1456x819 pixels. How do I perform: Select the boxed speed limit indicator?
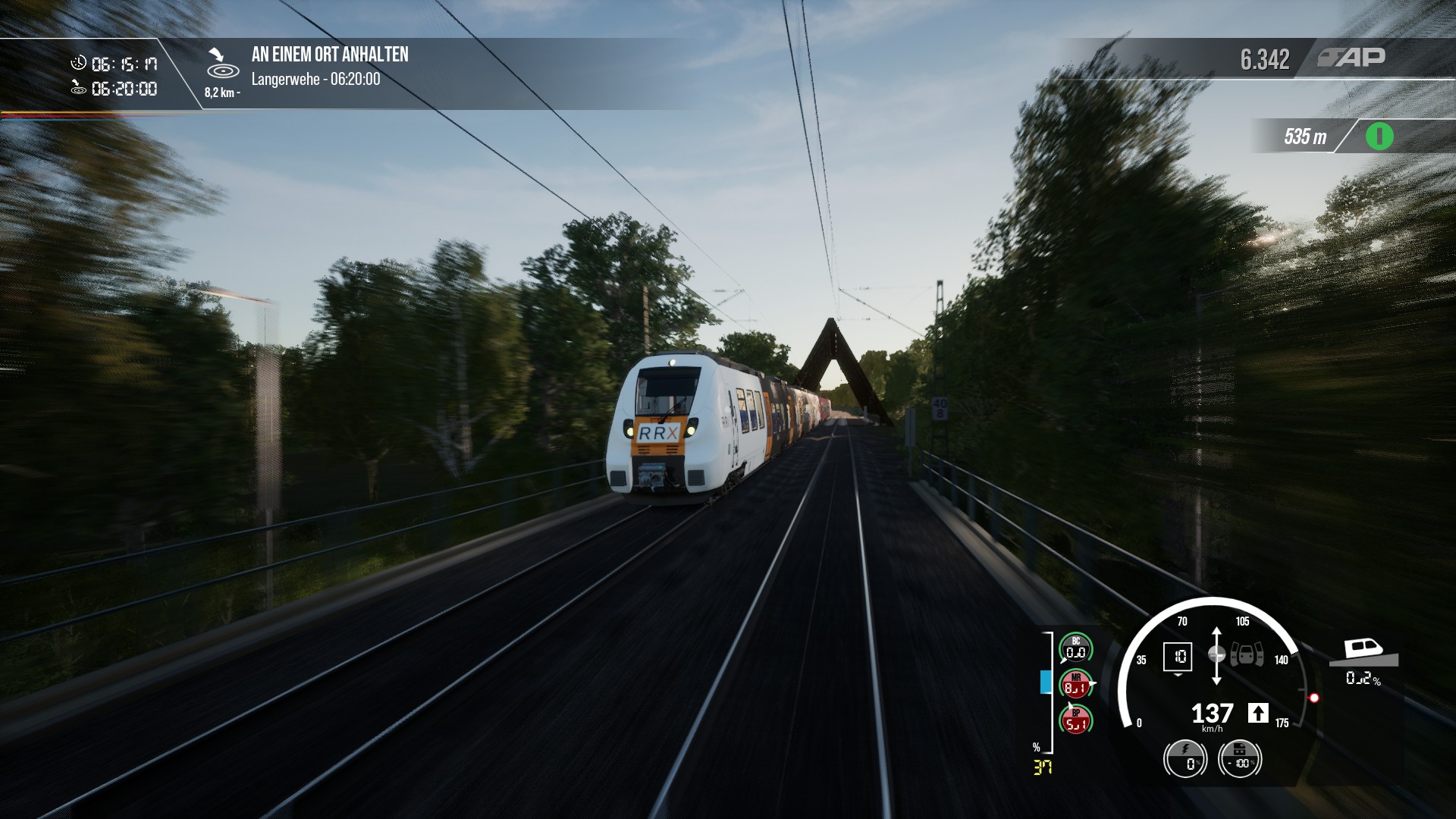click(1178, 657)
